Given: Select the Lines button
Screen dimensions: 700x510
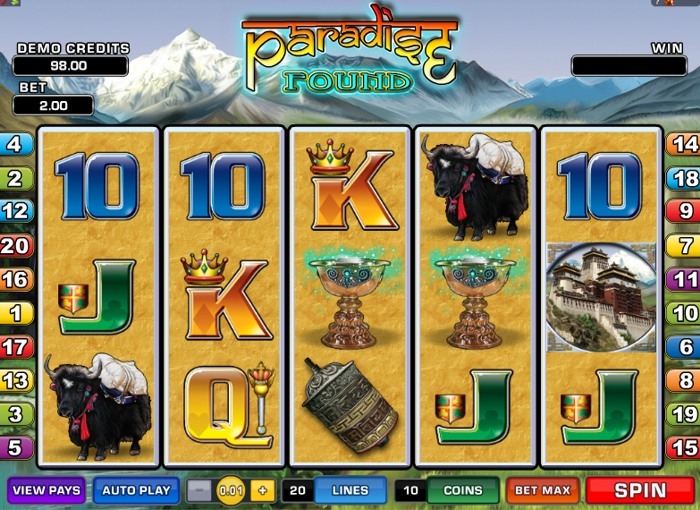Looking at the screenshot, I should [350, 491].
